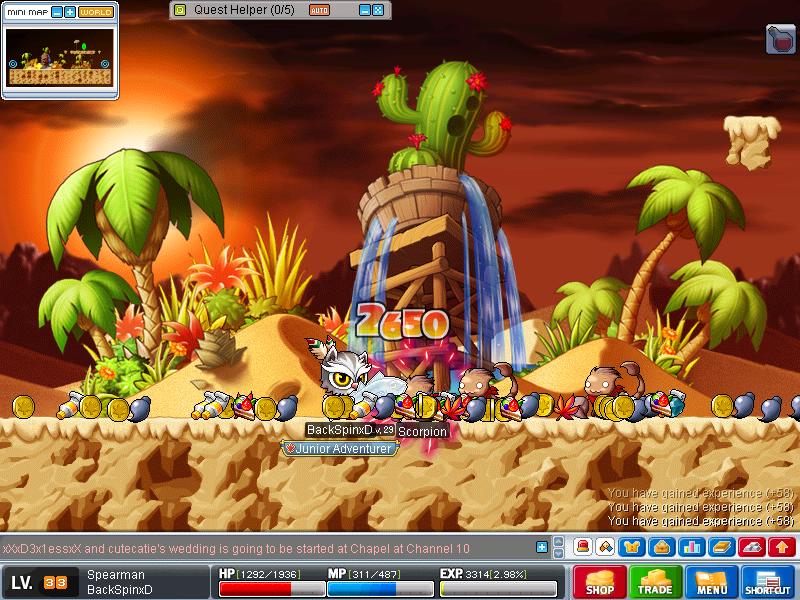
Task: Open the World map from minimap
Action: click(96, 12)
